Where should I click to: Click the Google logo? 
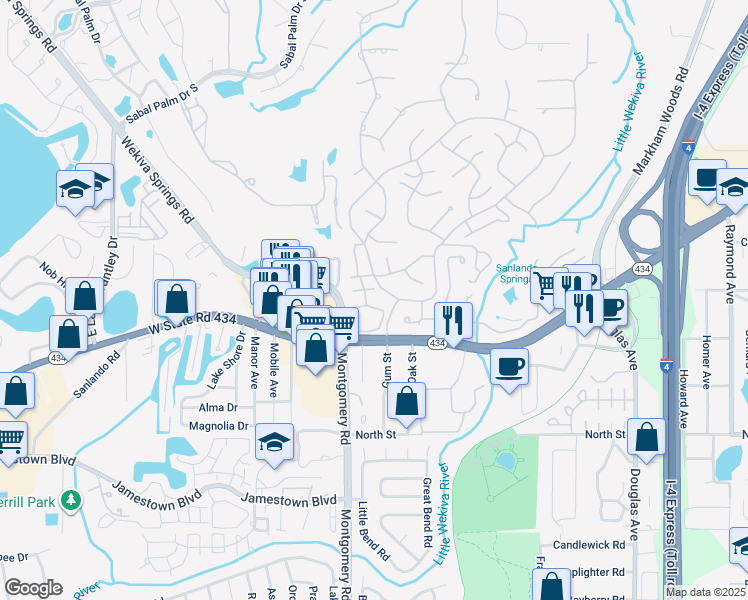[33, 588]
